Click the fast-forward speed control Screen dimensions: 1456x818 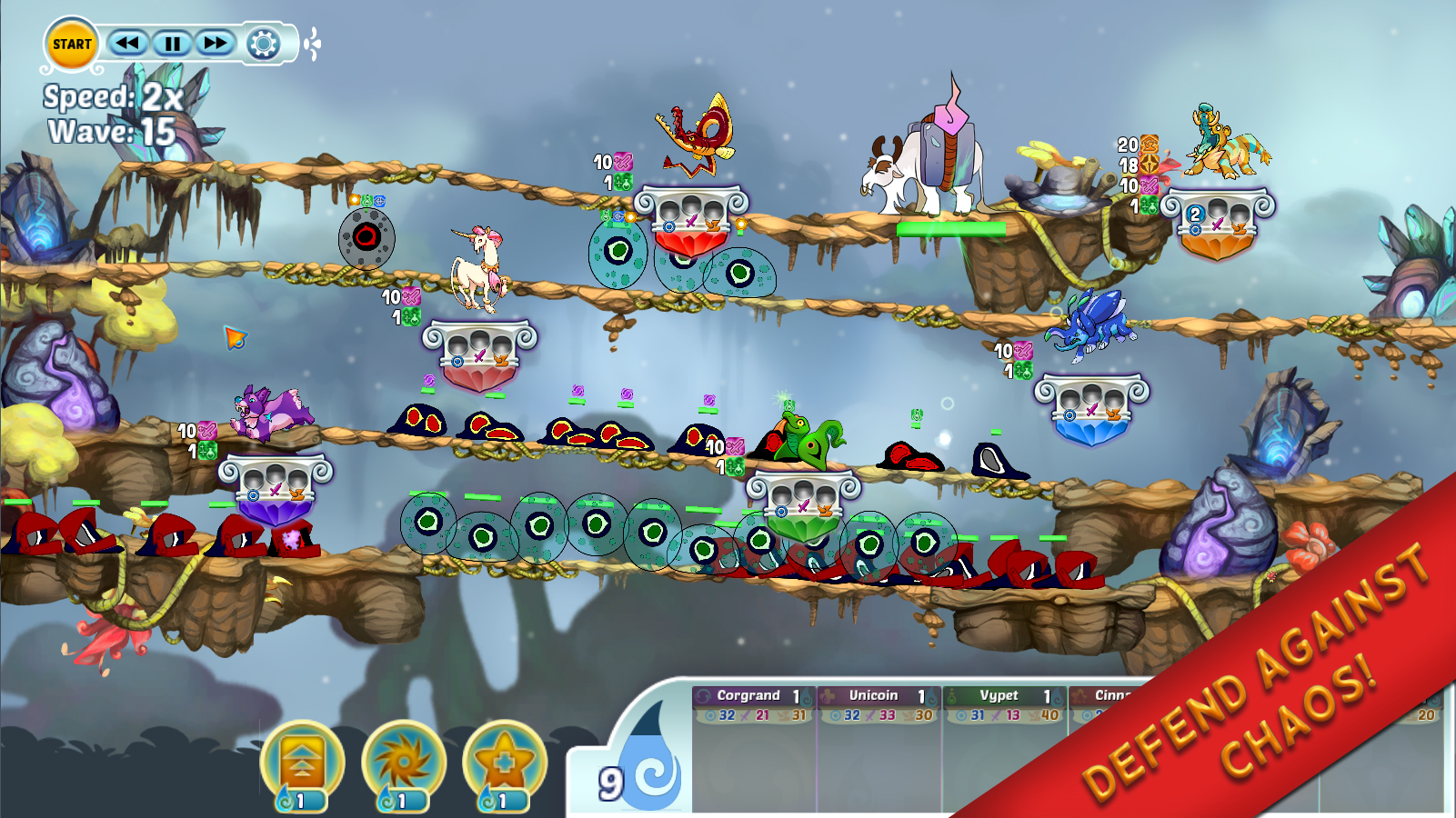point(216,43)
